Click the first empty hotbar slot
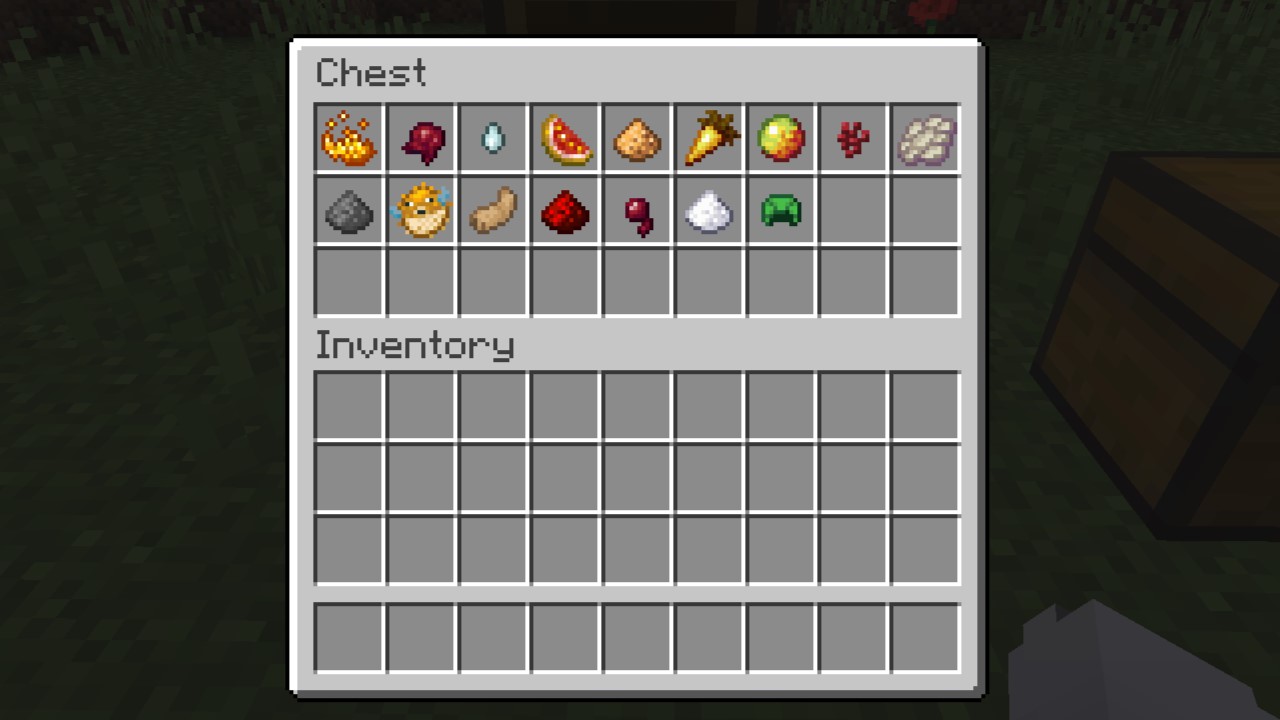This screenshot has height=720, width=1280. click(x=348, y=637)
